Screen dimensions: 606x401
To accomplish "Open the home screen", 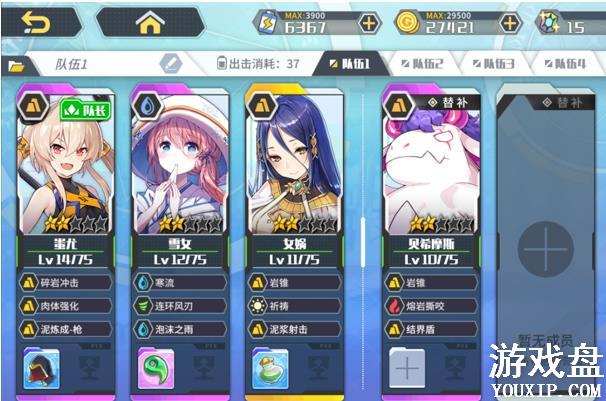I will click(x=150, y=22).
